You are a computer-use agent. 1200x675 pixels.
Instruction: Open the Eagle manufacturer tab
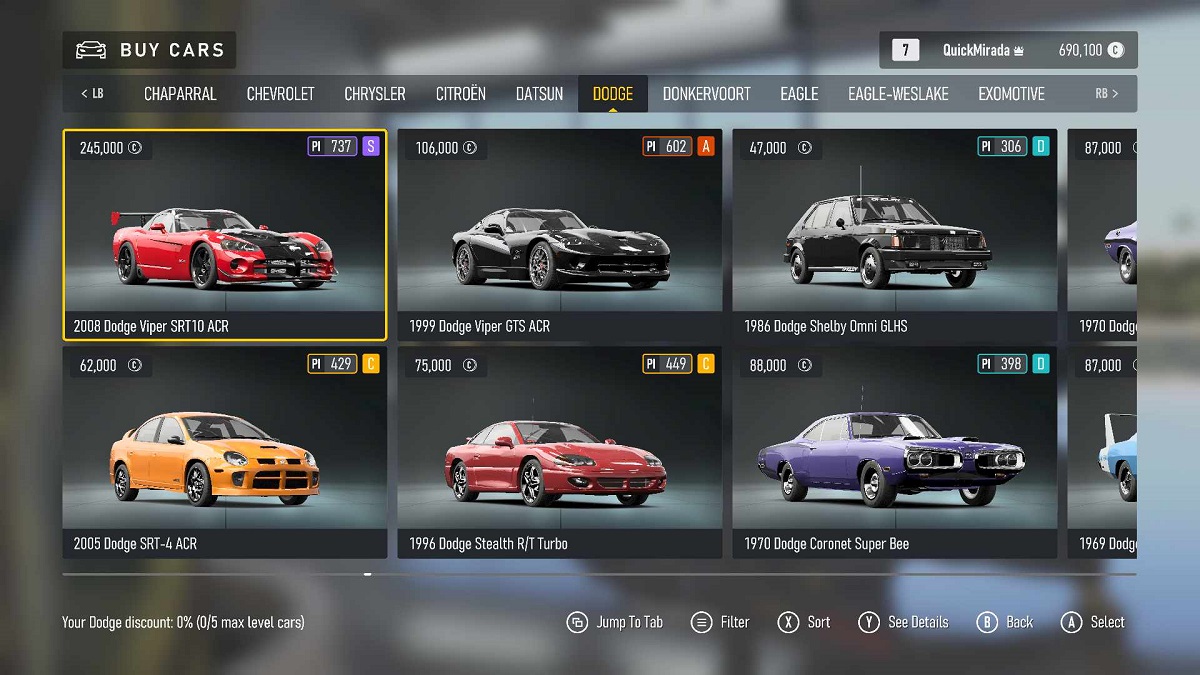799,94
